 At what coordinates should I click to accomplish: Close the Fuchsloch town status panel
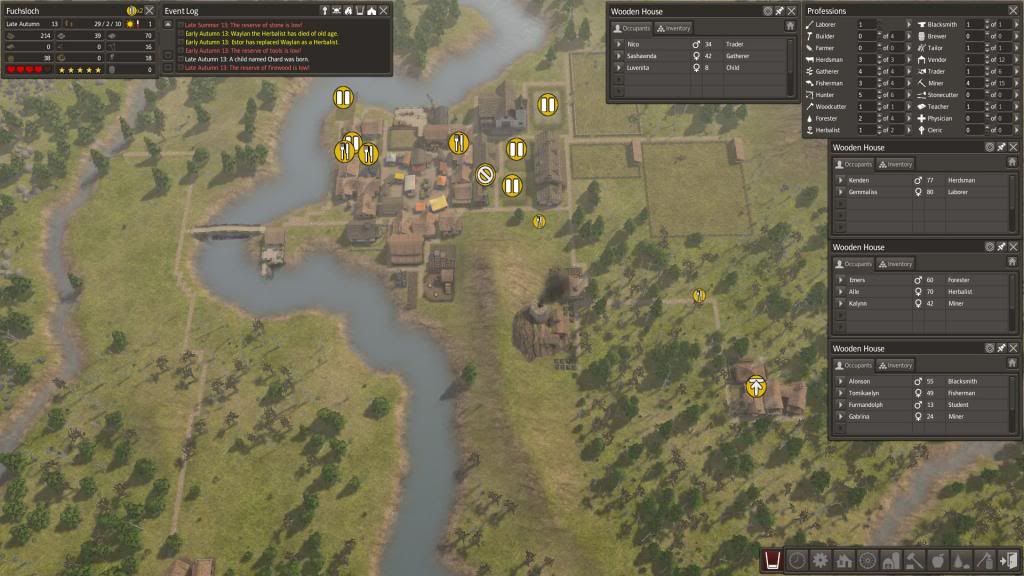pos(149,10)
